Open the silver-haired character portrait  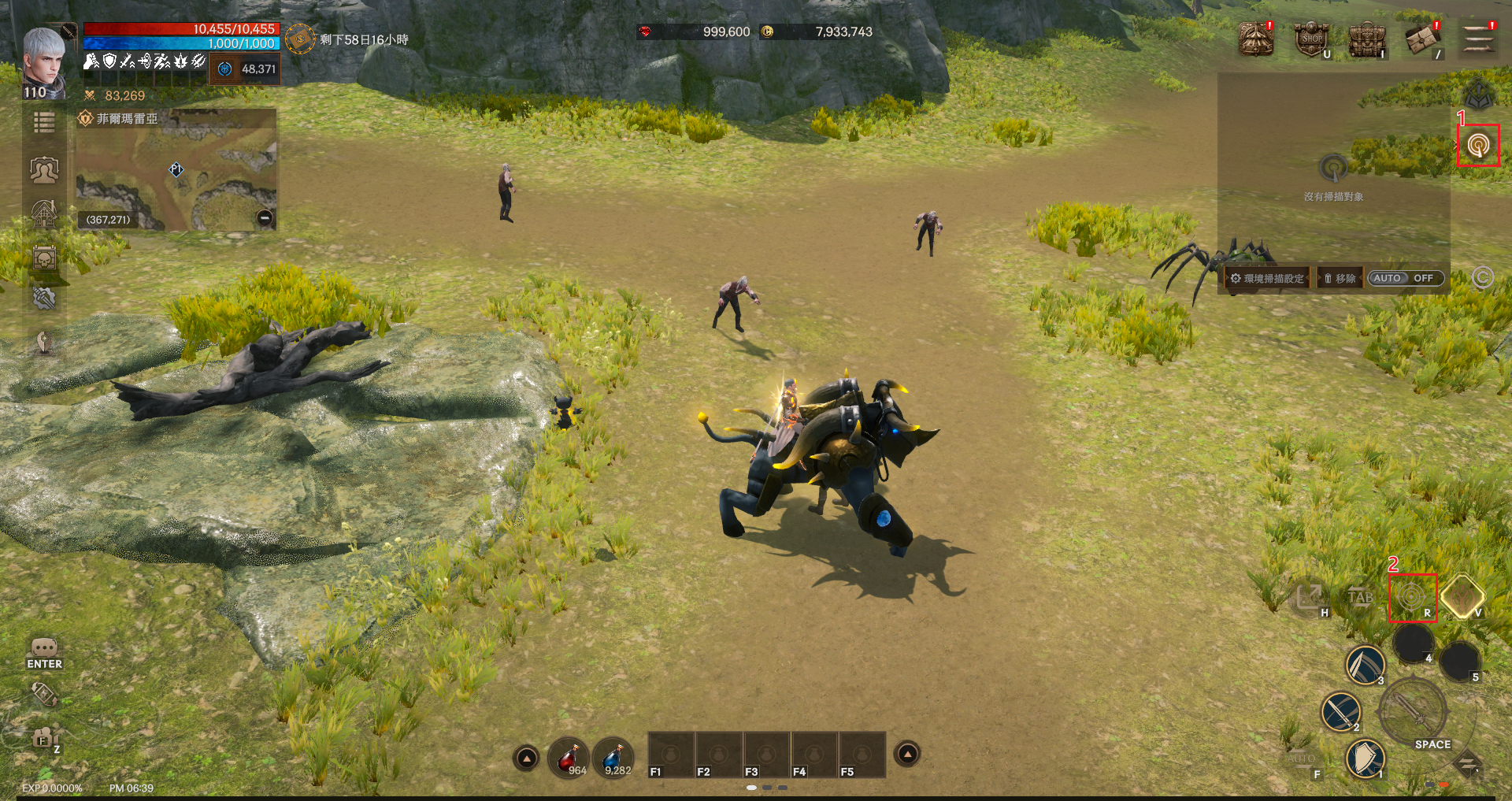click(x=44, y=63)
